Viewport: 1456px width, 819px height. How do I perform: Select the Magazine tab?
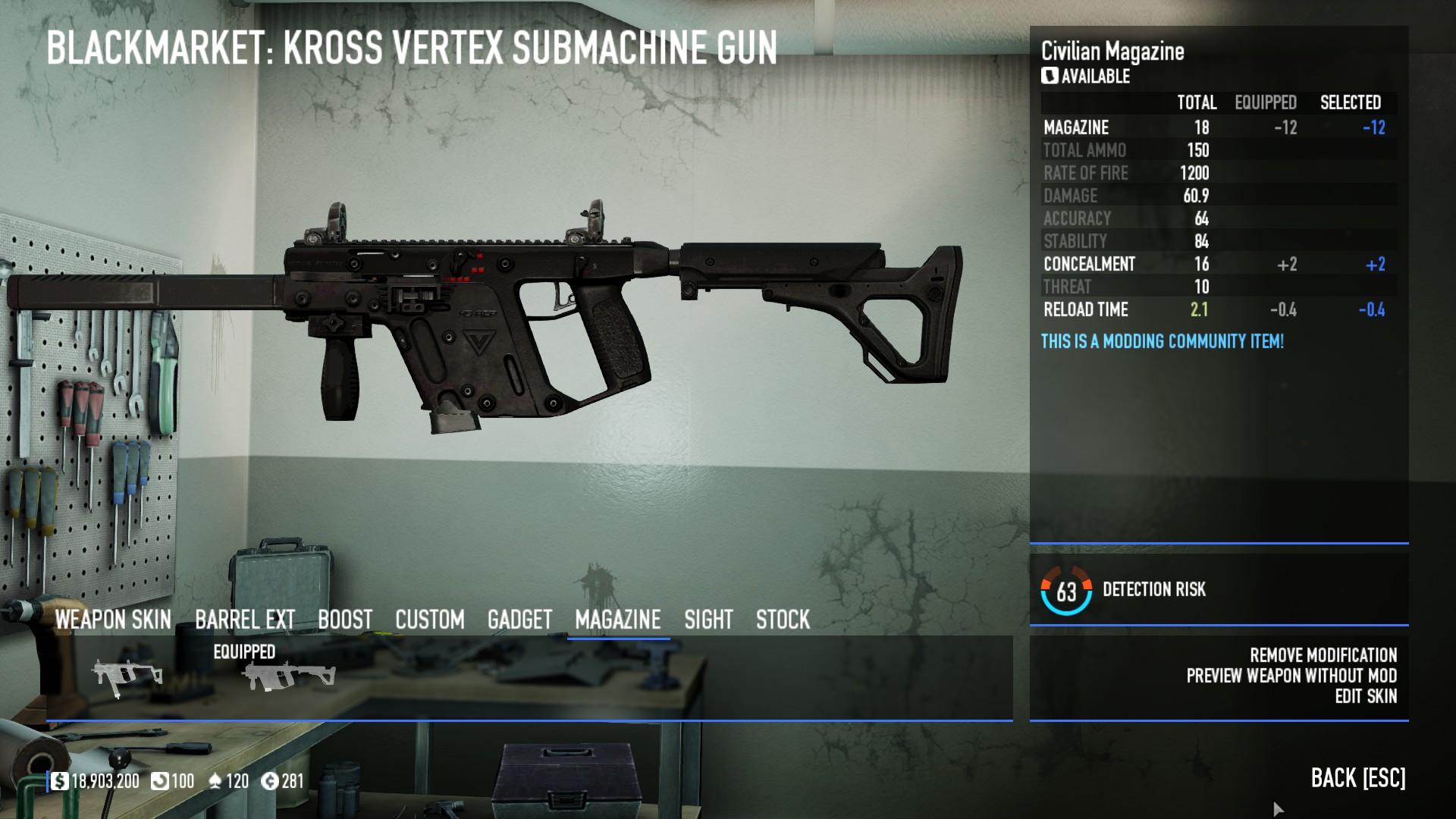point(617,620)
